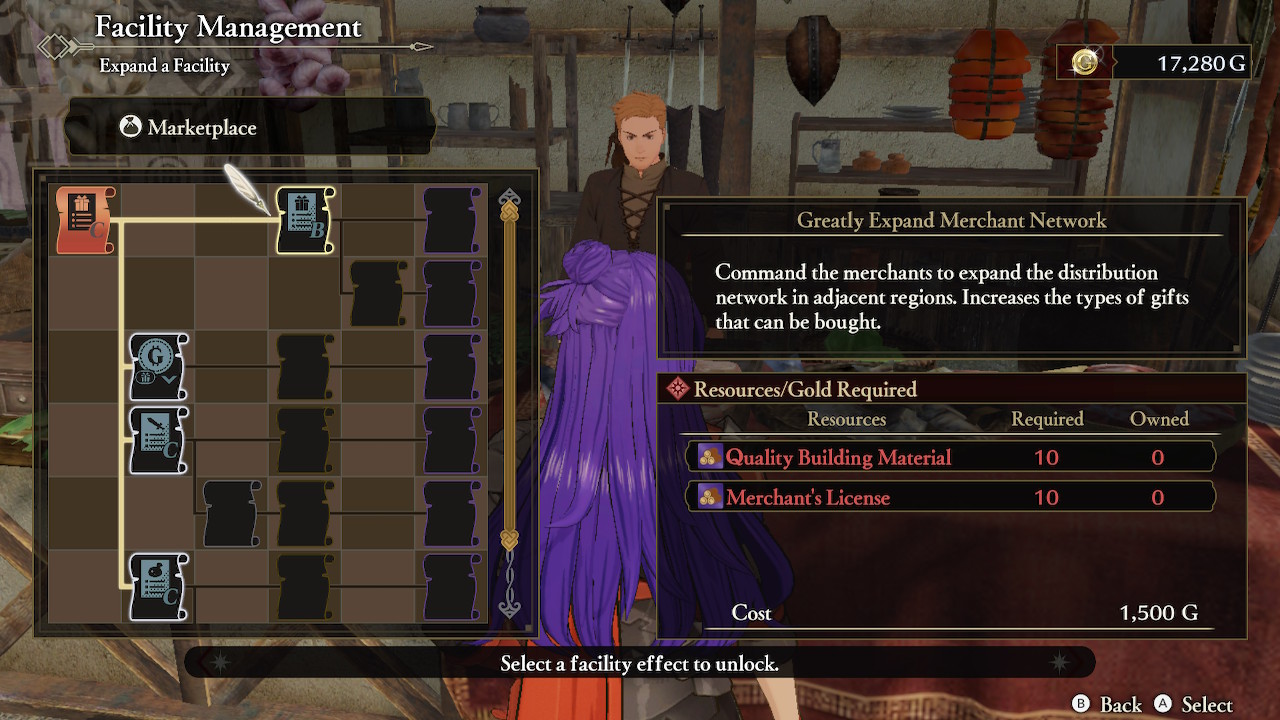Select the Merchant's License resource row
Screen dimensions: 1280x720
950,497
